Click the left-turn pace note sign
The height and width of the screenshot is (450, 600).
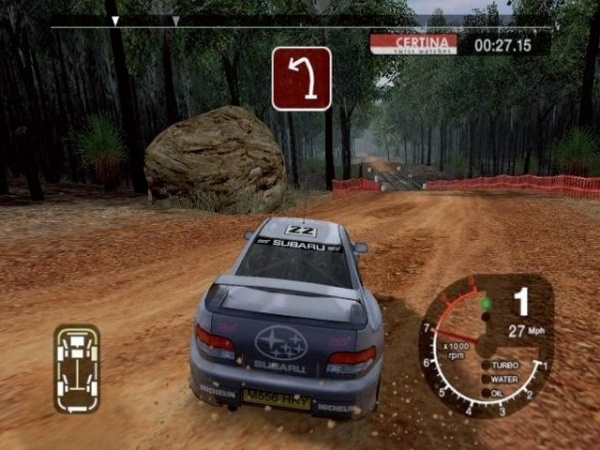(301, 78)
